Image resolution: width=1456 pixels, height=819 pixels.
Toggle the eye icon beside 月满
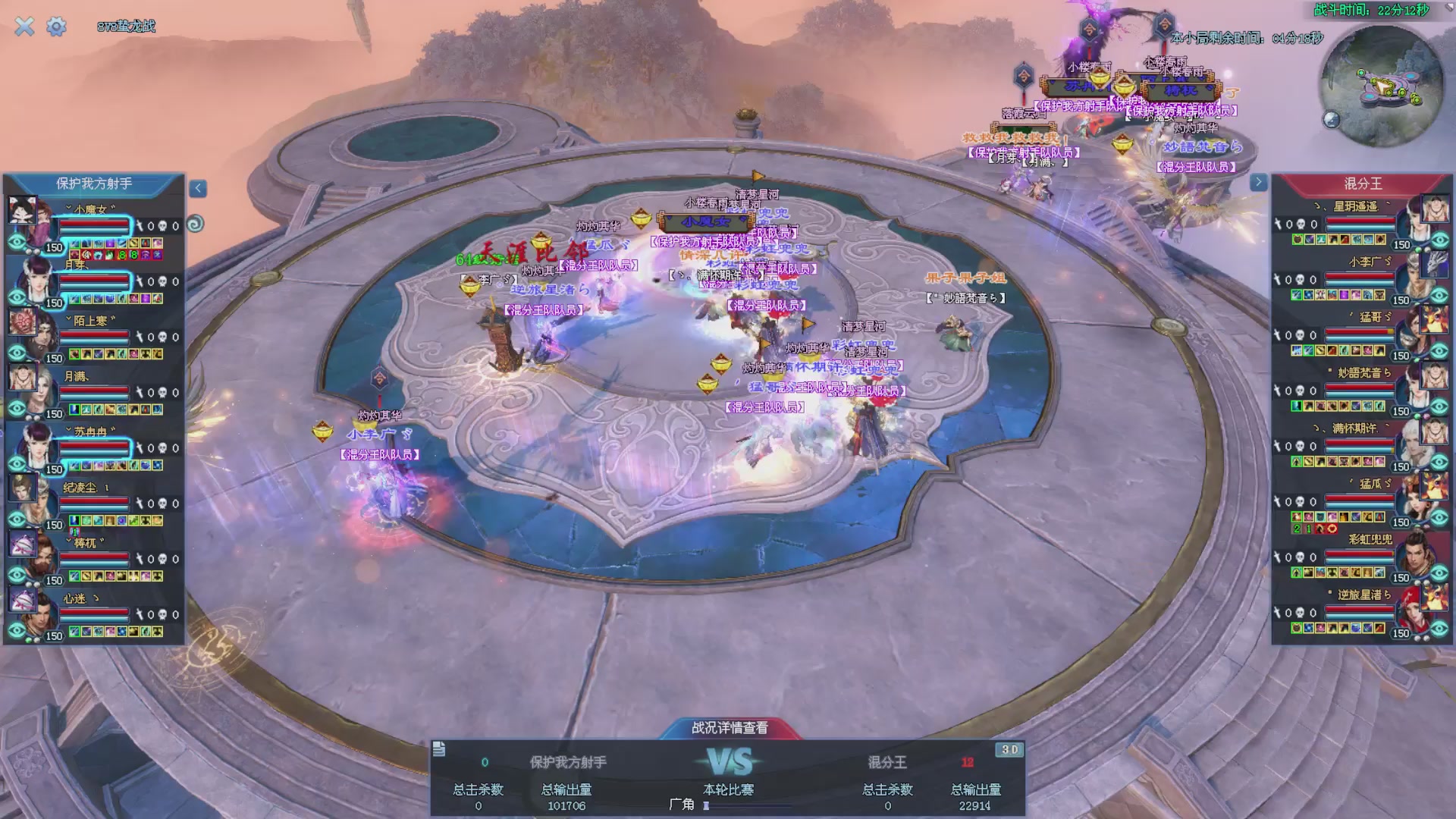point(17,409)
